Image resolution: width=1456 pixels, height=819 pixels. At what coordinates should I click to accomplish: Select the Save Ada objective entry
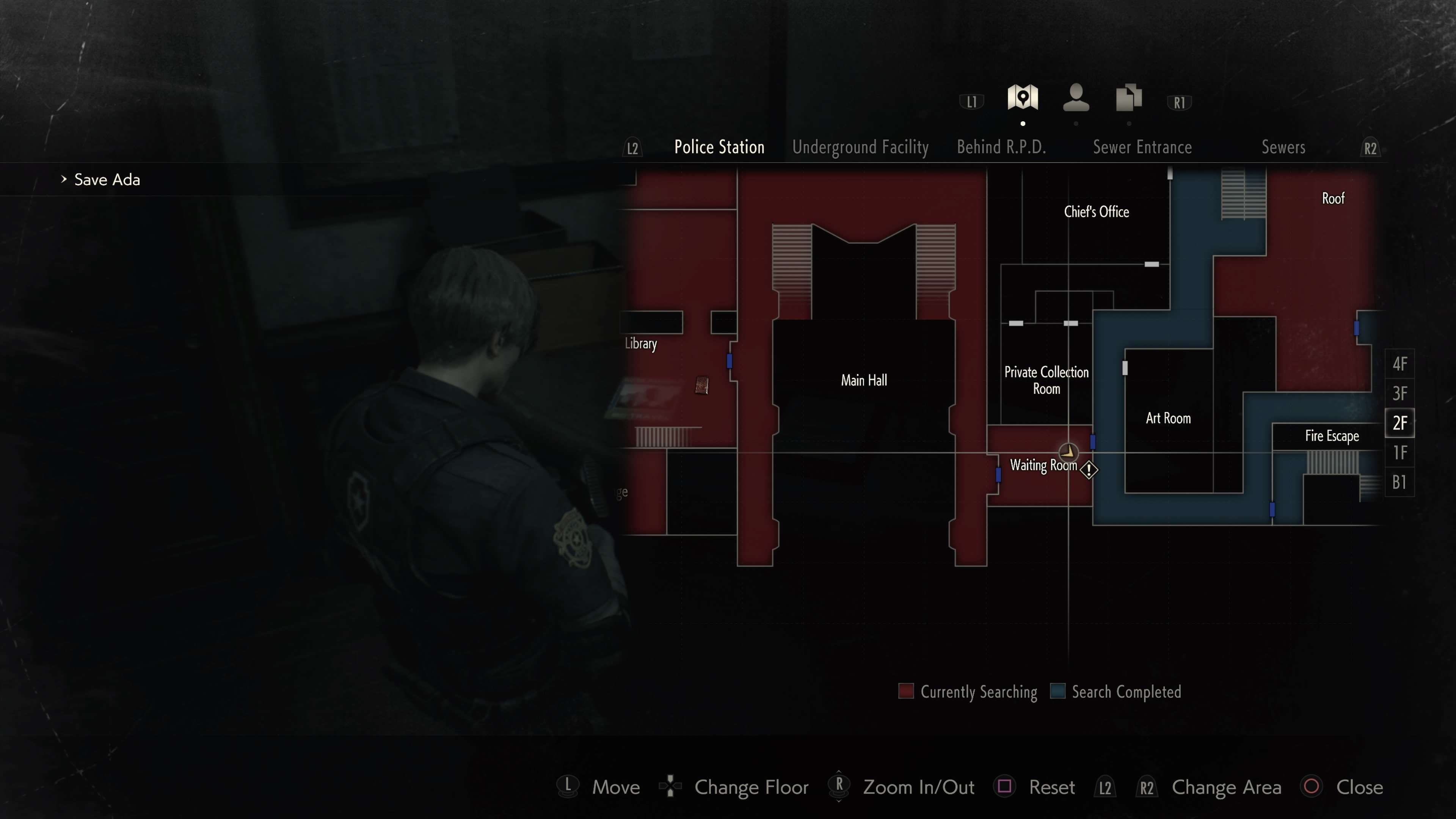107,180
